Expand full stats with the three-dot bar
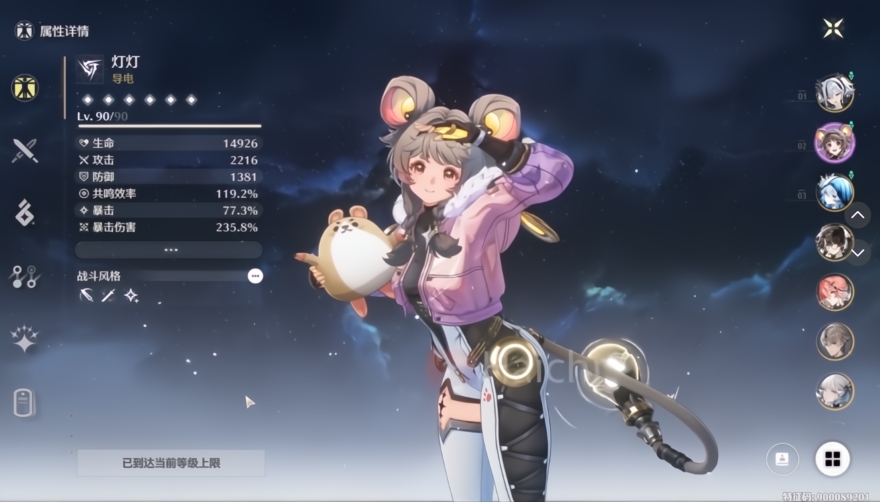The width and height of the screenshot is (880, 502). [x=169, y=249]
